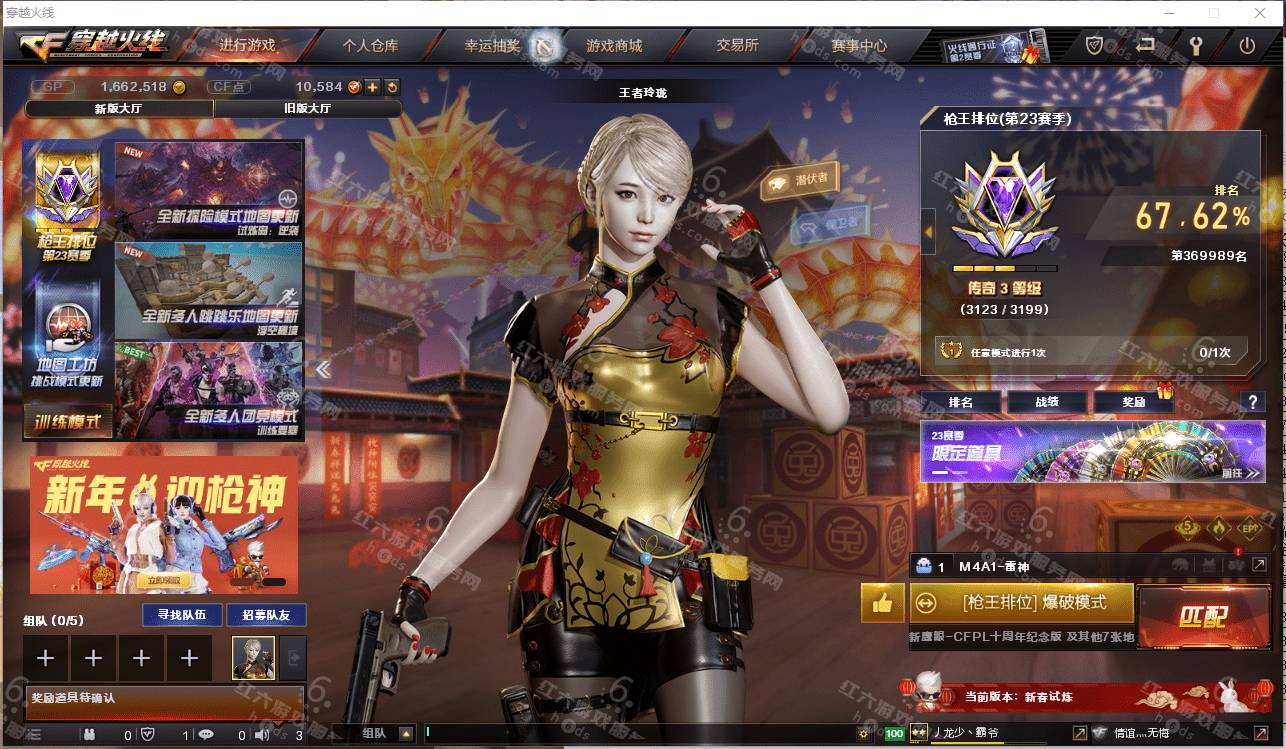Open the 个人仓库 menu
1286x749 pixels.
click(x=370, y=46)
